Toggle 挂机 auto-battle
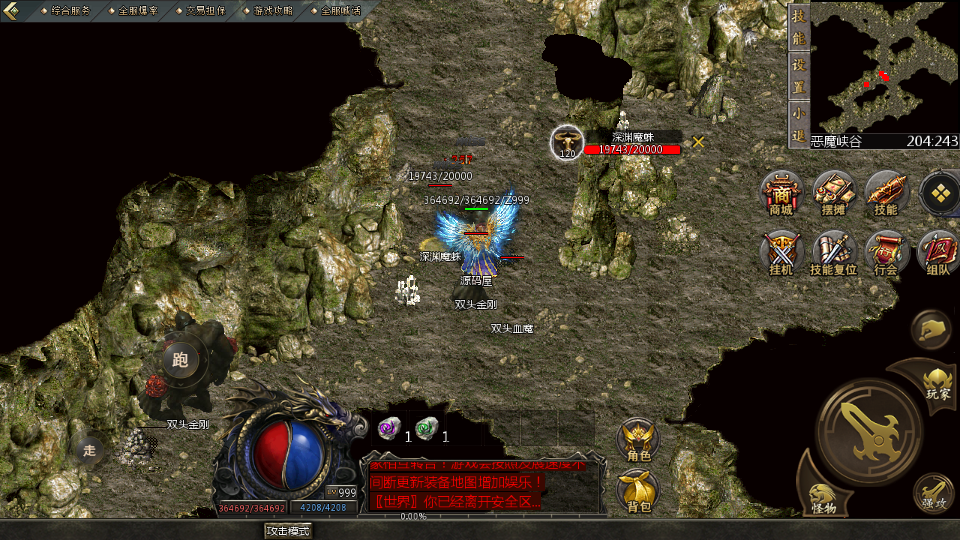Image resolution: width=960 pixels, height=540 pixels. pyautogui.click(x=781, y=253)
